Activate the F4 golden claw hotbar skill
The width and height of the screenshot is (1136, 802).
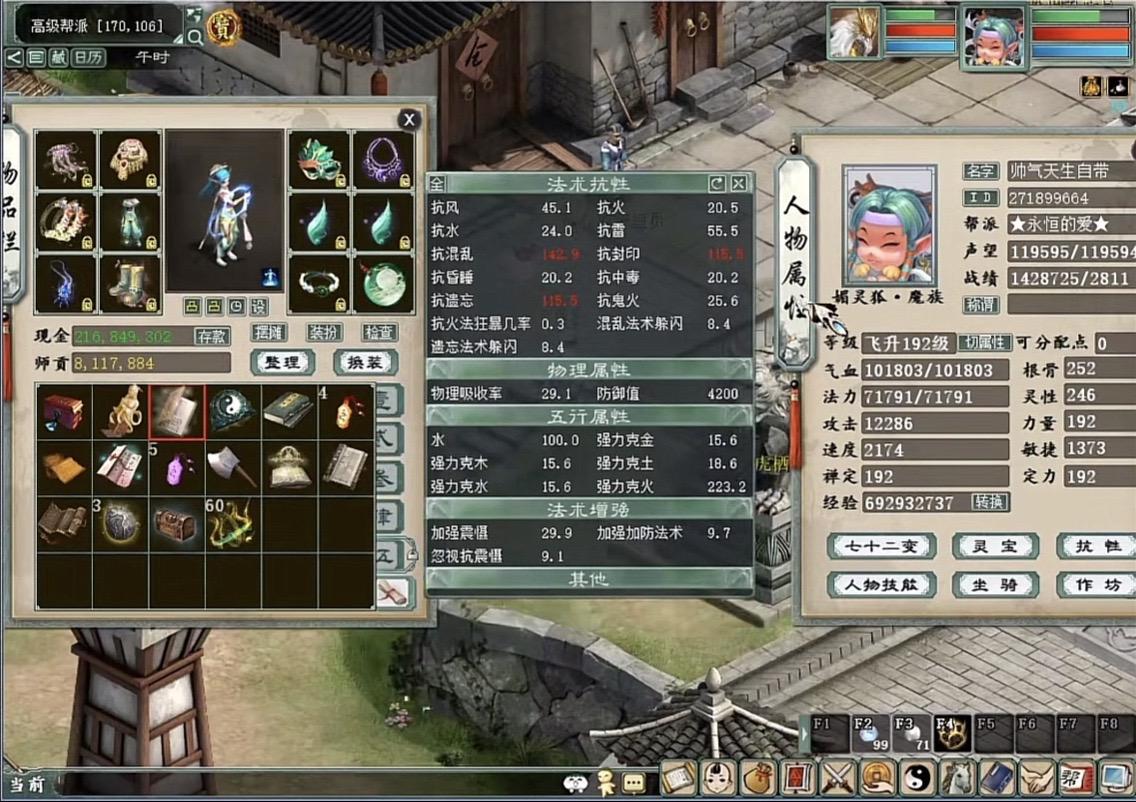point(947,736)
